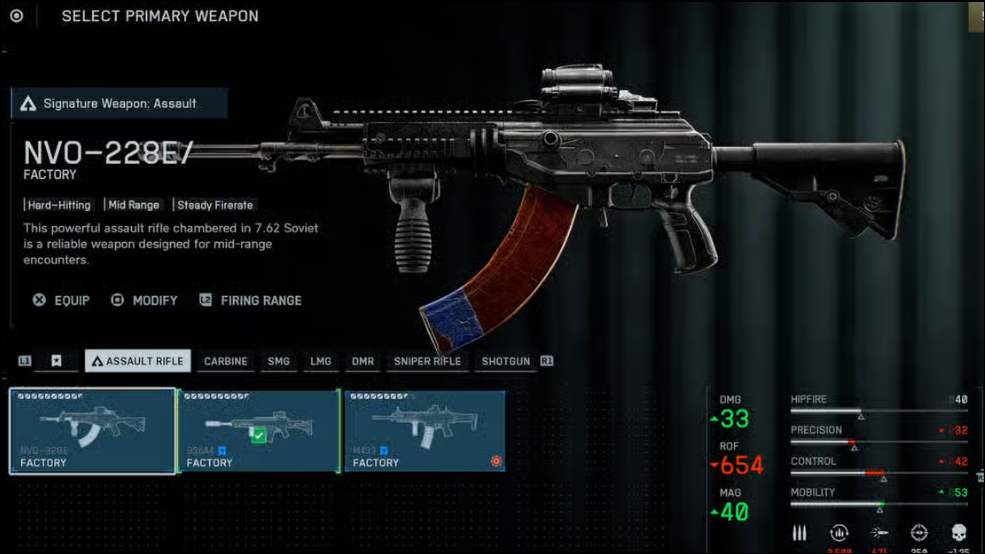View the Sniper Rifle tab
Image resolution: width=985 pixels, height=554 pixels.
[x=427, y=361]
